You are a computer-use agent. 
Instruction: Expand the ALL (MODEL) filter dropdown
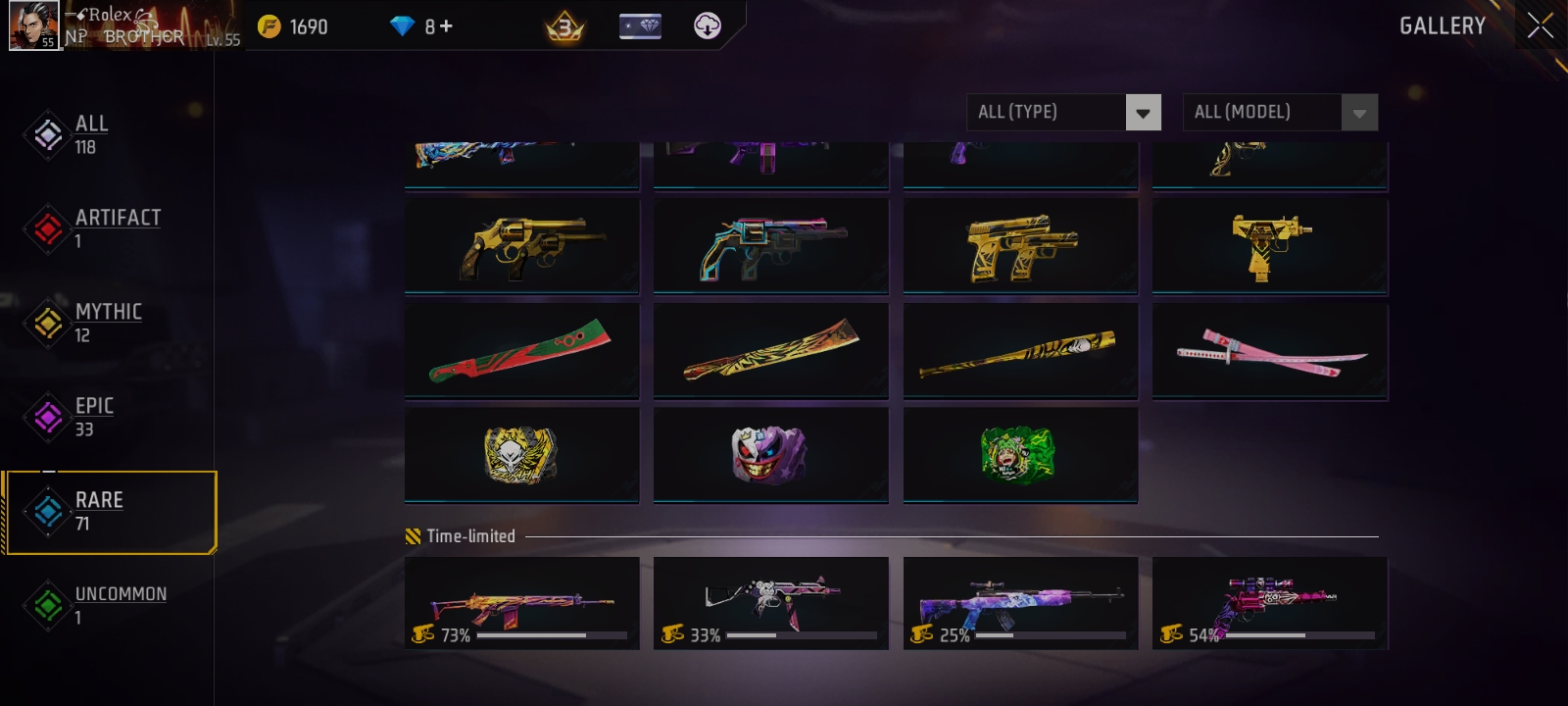pyautogui.click(x=1280, y=112)
